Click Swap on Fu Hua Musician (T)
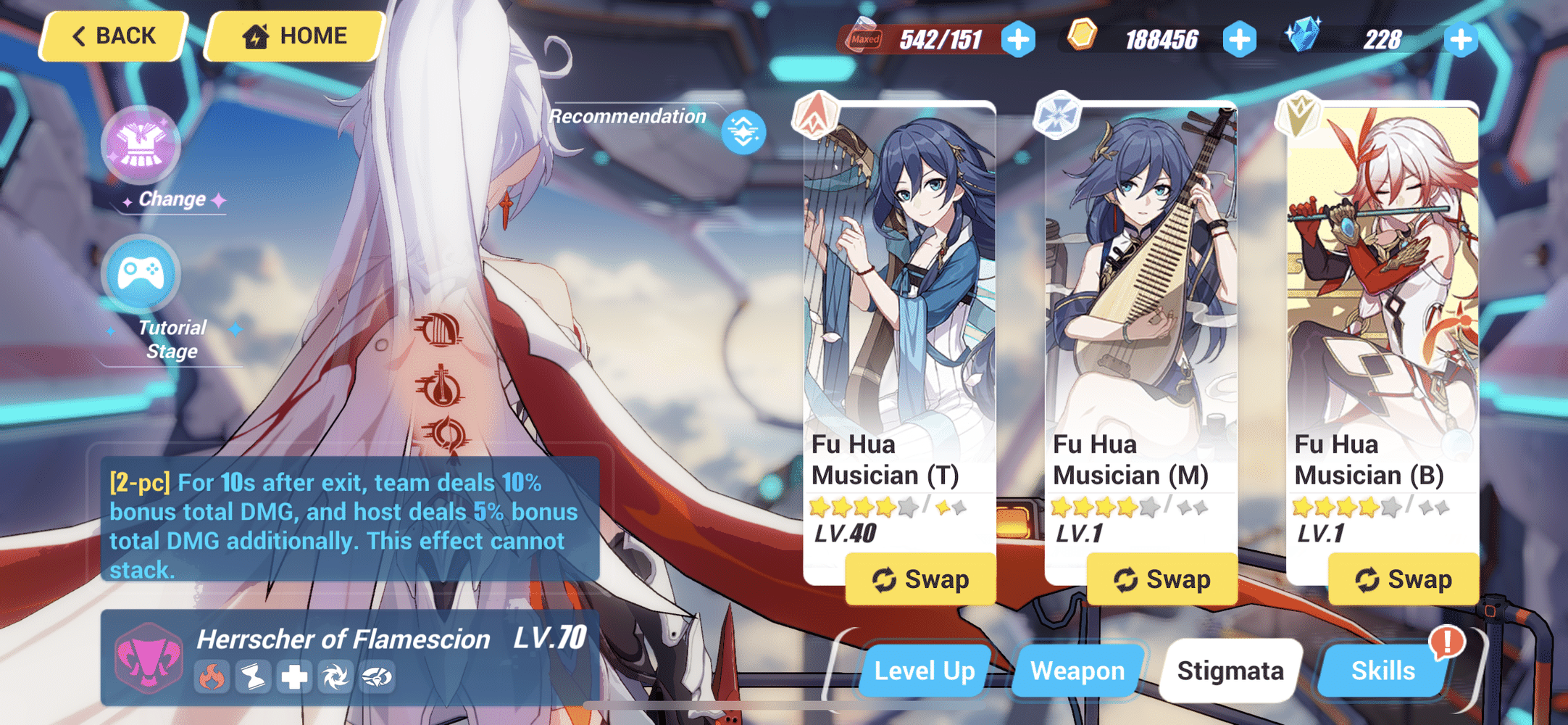 pyautogui.click(x=921, y=579)
